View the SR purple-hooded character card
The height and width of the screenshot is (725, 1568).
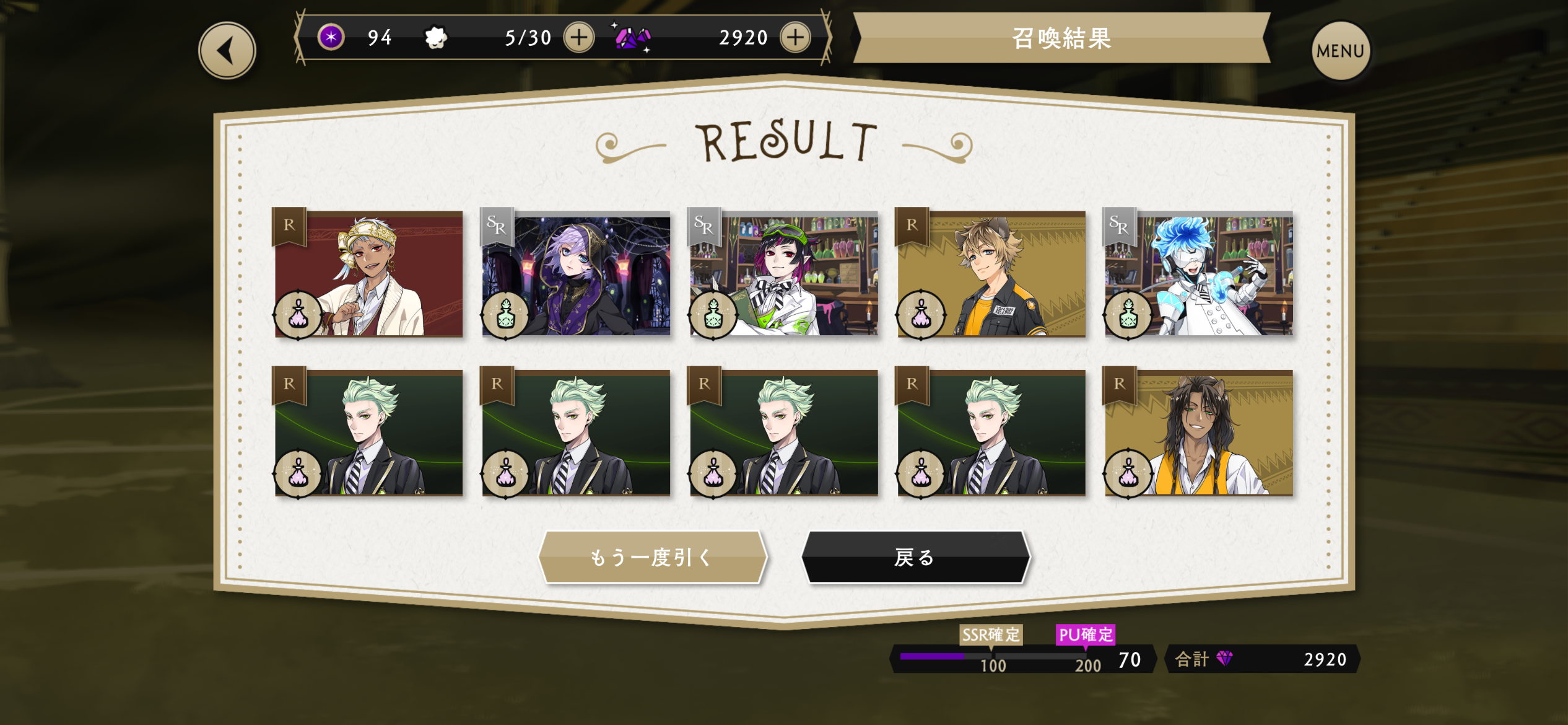tap(577, 274)
